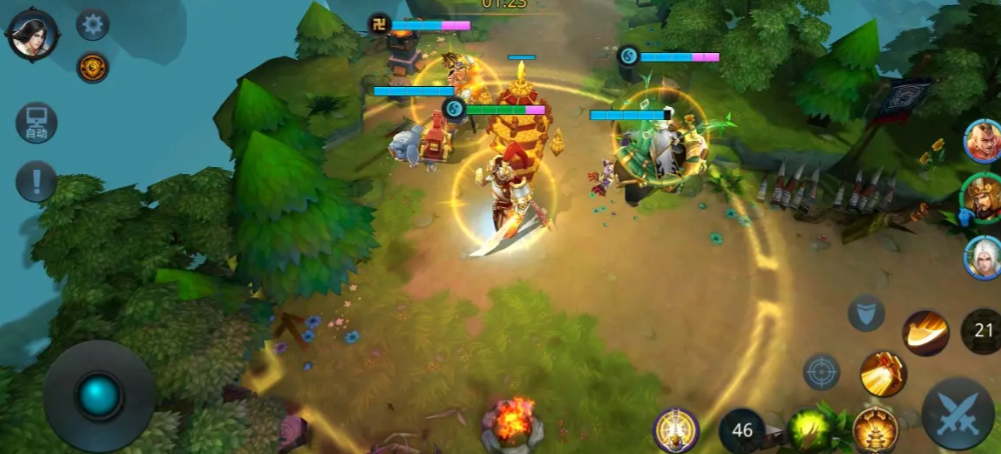
Task: Tap the skill on 21 second cooldown
Action: coord(984,331)
